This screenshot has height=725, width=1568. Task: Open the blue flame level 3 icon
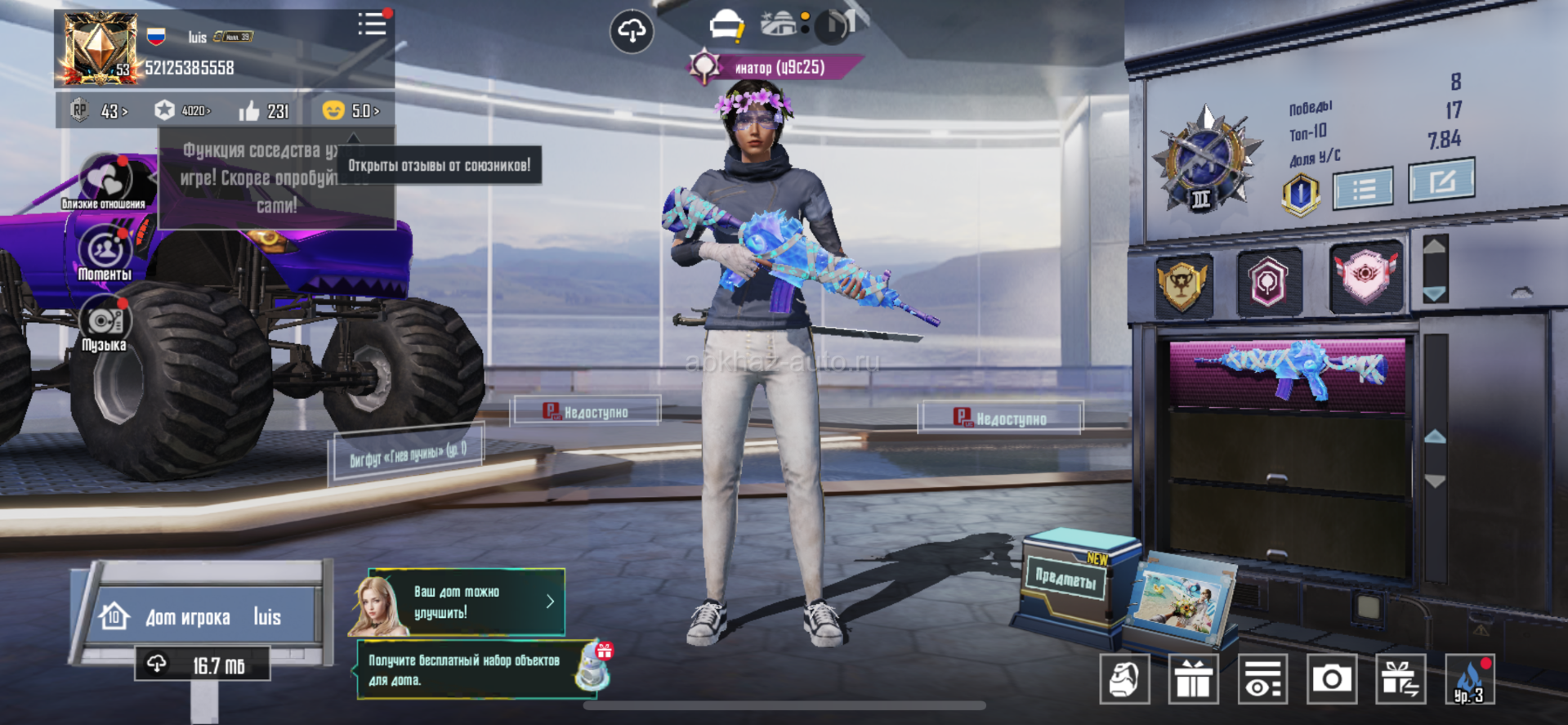pos(1469,679)
